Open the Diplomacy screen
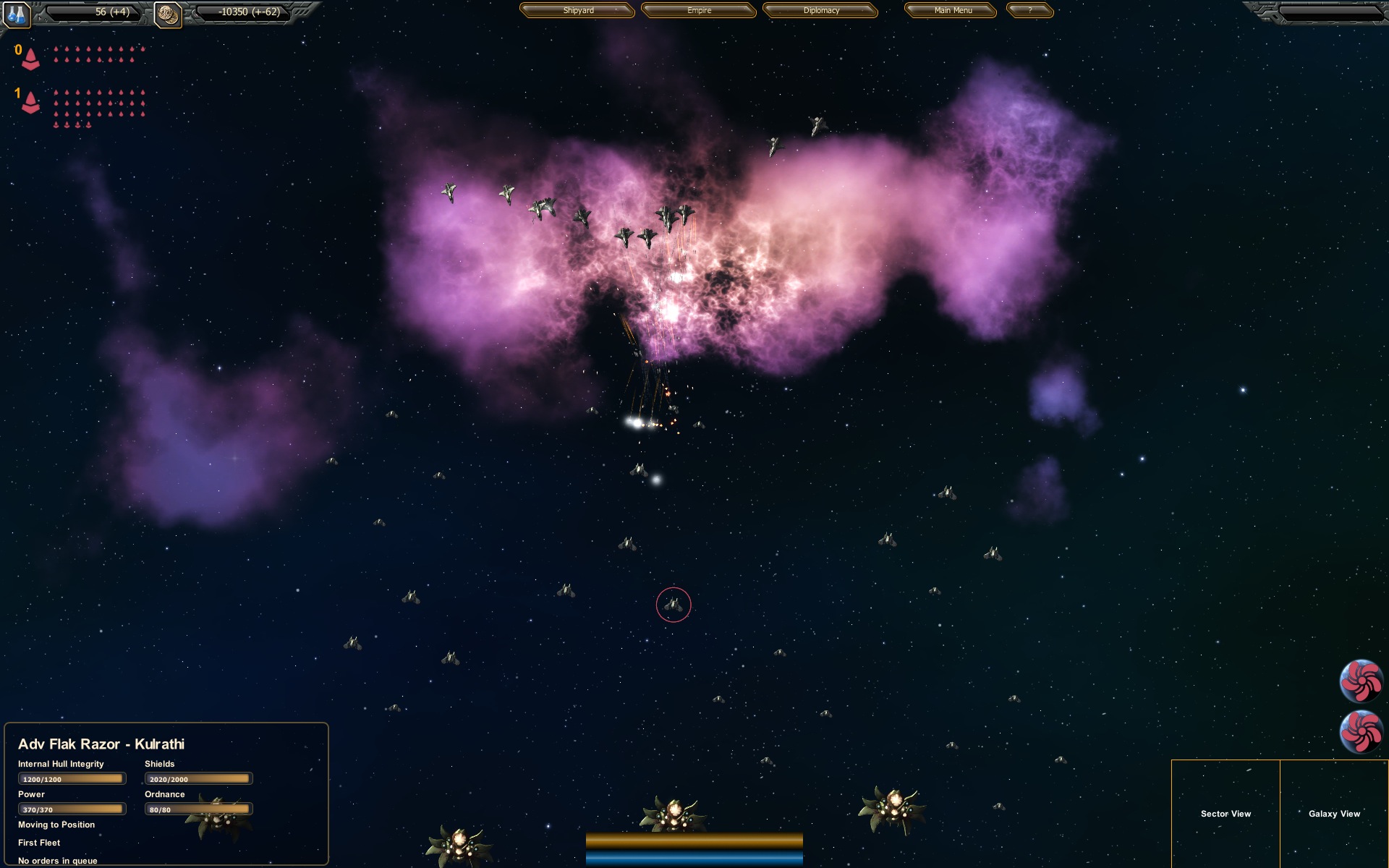1389x868 pixels. tap(821, 11)
